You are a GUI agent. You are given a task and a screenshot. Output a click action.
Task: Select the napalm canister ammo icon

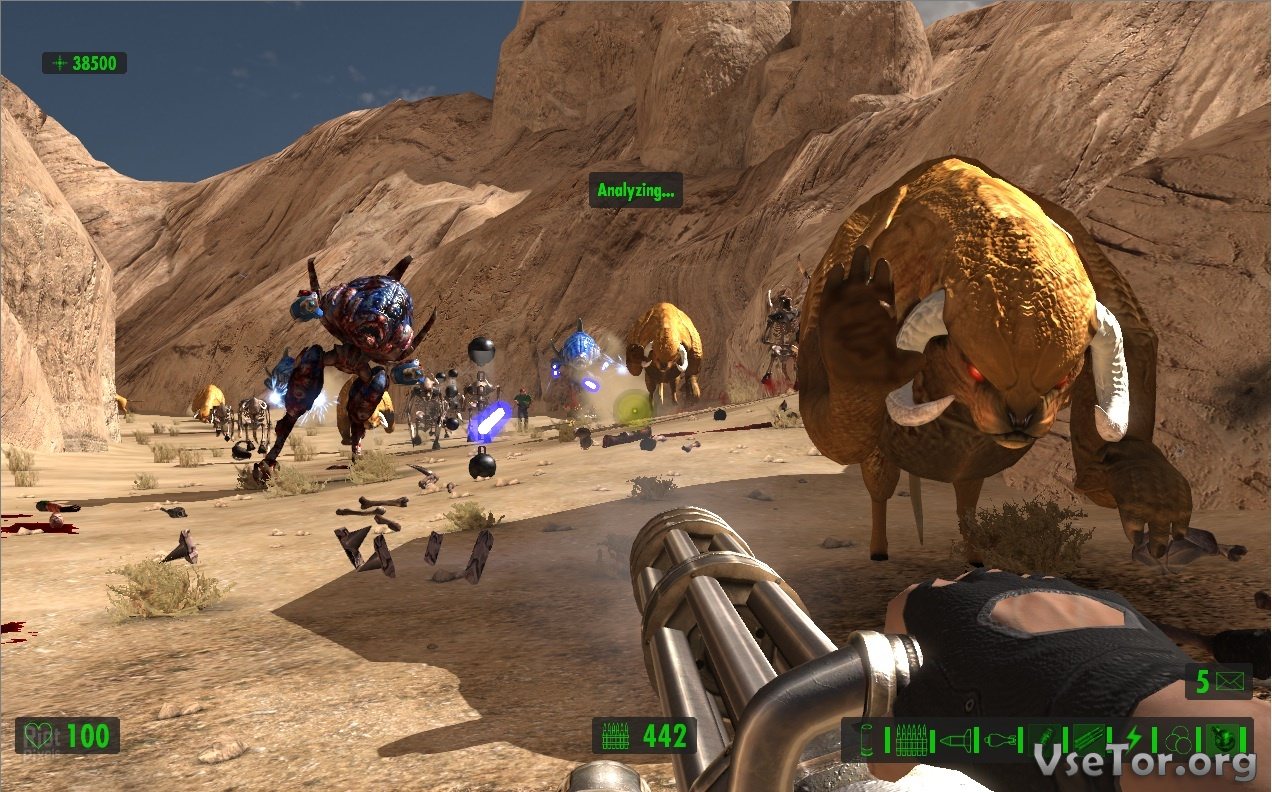1045,741
